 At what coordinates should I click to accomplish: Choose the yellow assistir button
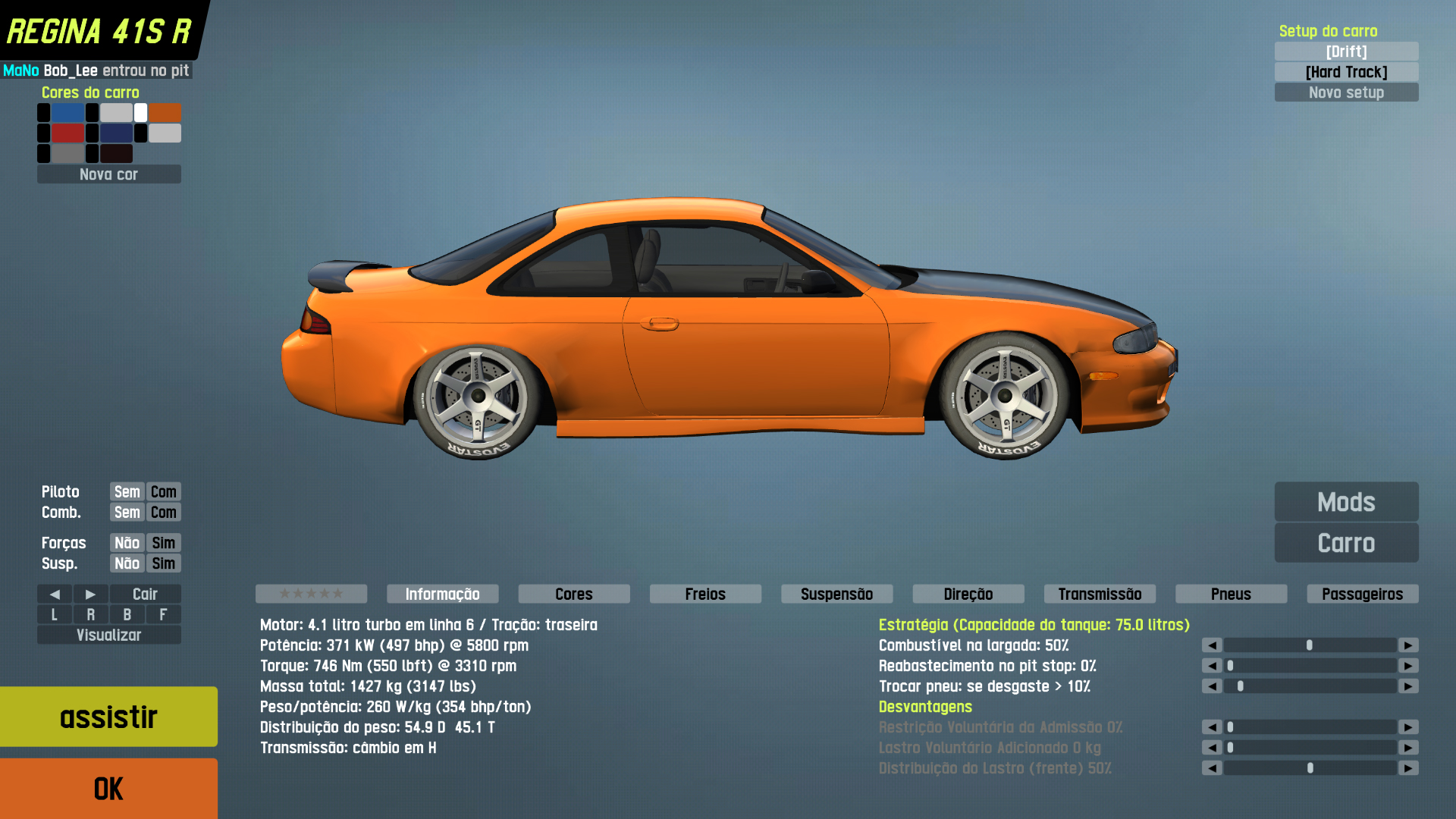click(x=108, y=717)
